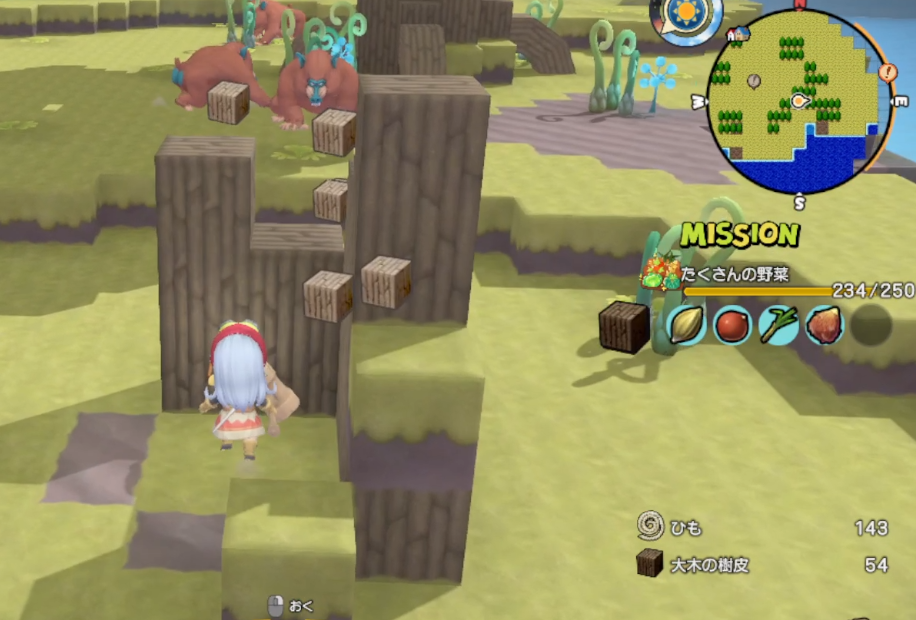
Task: Open the circular minimap
Action: coord(798,100)
